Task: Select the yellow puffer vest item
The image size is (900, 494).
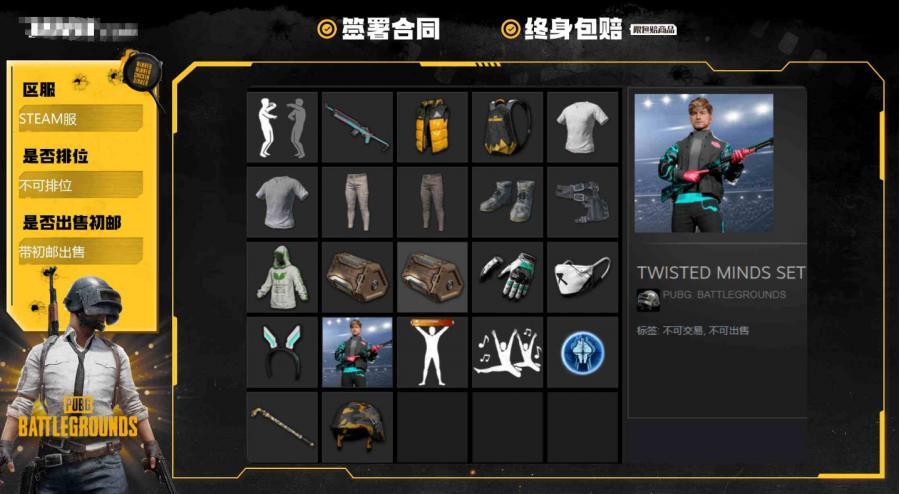Action: [432, 127]
